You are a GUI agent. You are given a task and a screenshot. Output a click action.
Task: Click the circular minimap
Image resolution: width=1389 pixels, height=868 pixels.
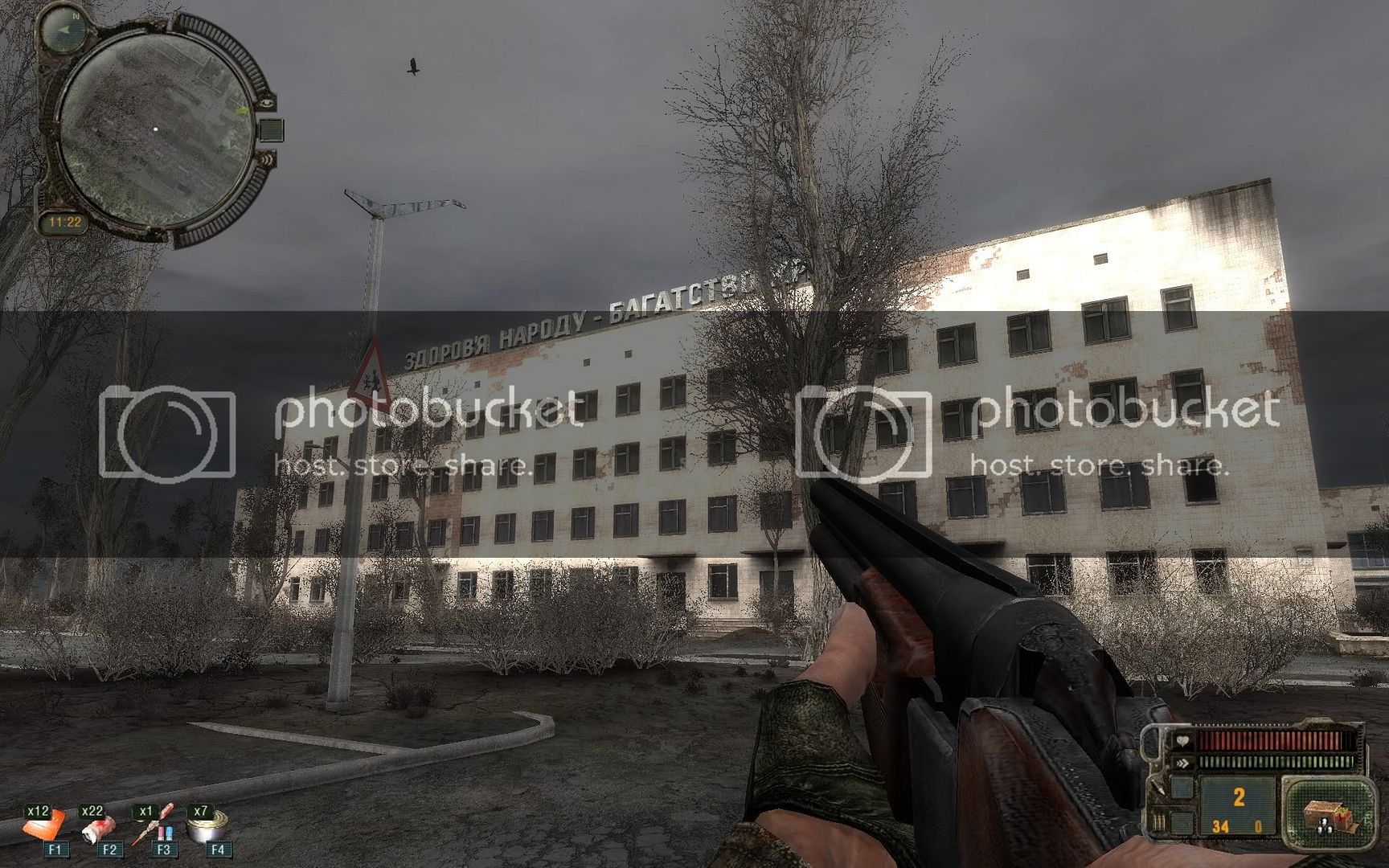point(157,129)
